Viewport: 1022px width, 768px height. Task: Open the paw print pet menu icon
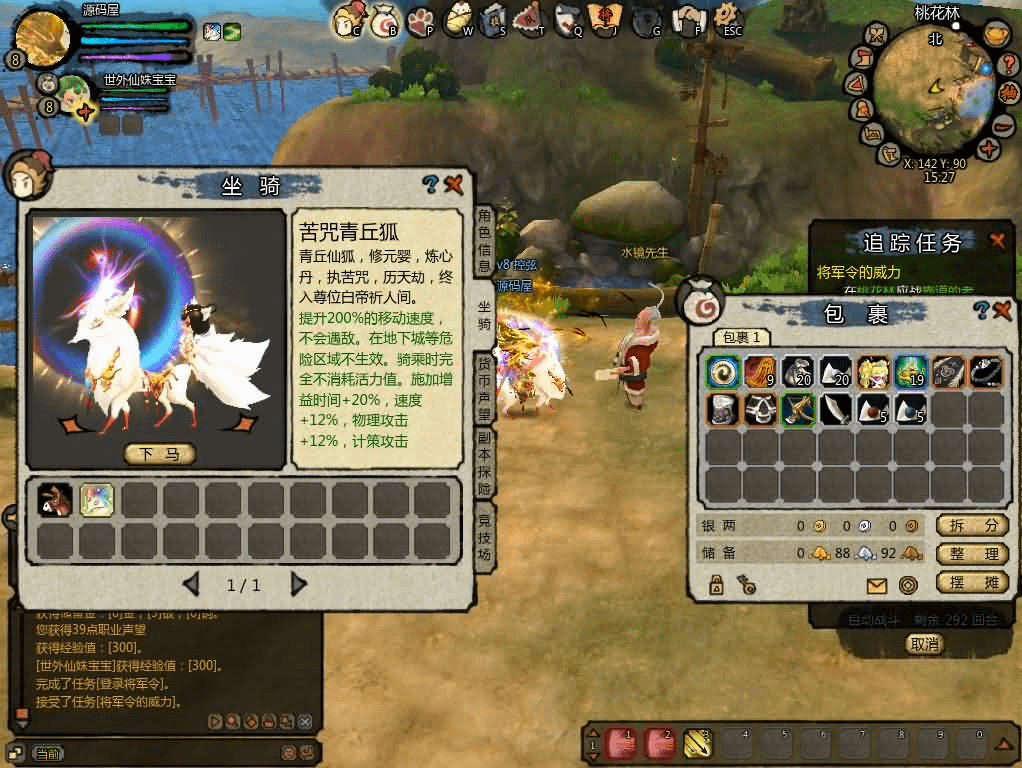click(419, 18)
